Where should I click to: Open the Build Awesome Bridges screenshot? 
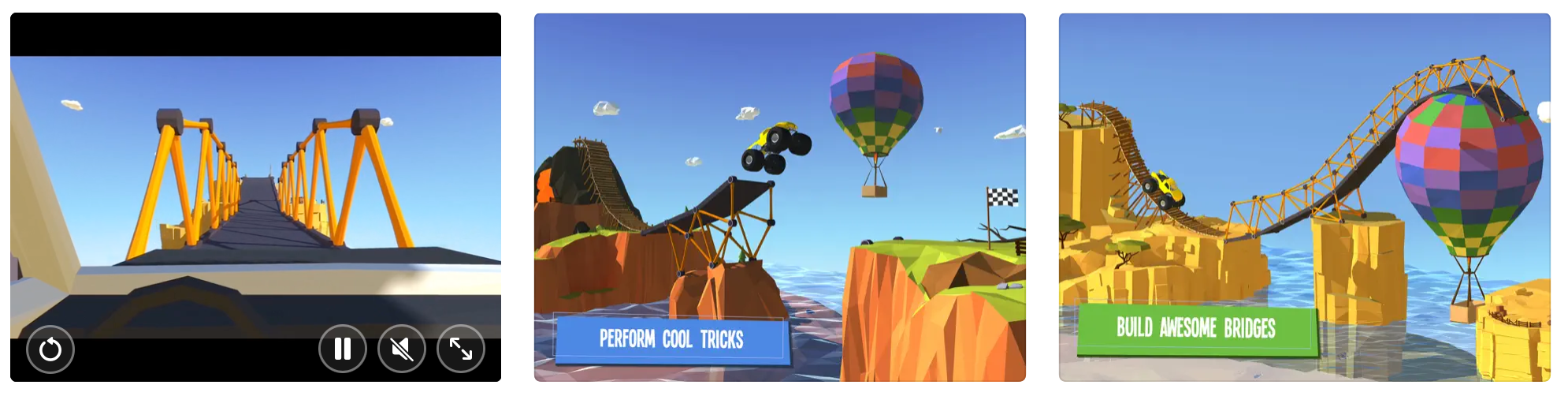click(x=1304, y=197)
